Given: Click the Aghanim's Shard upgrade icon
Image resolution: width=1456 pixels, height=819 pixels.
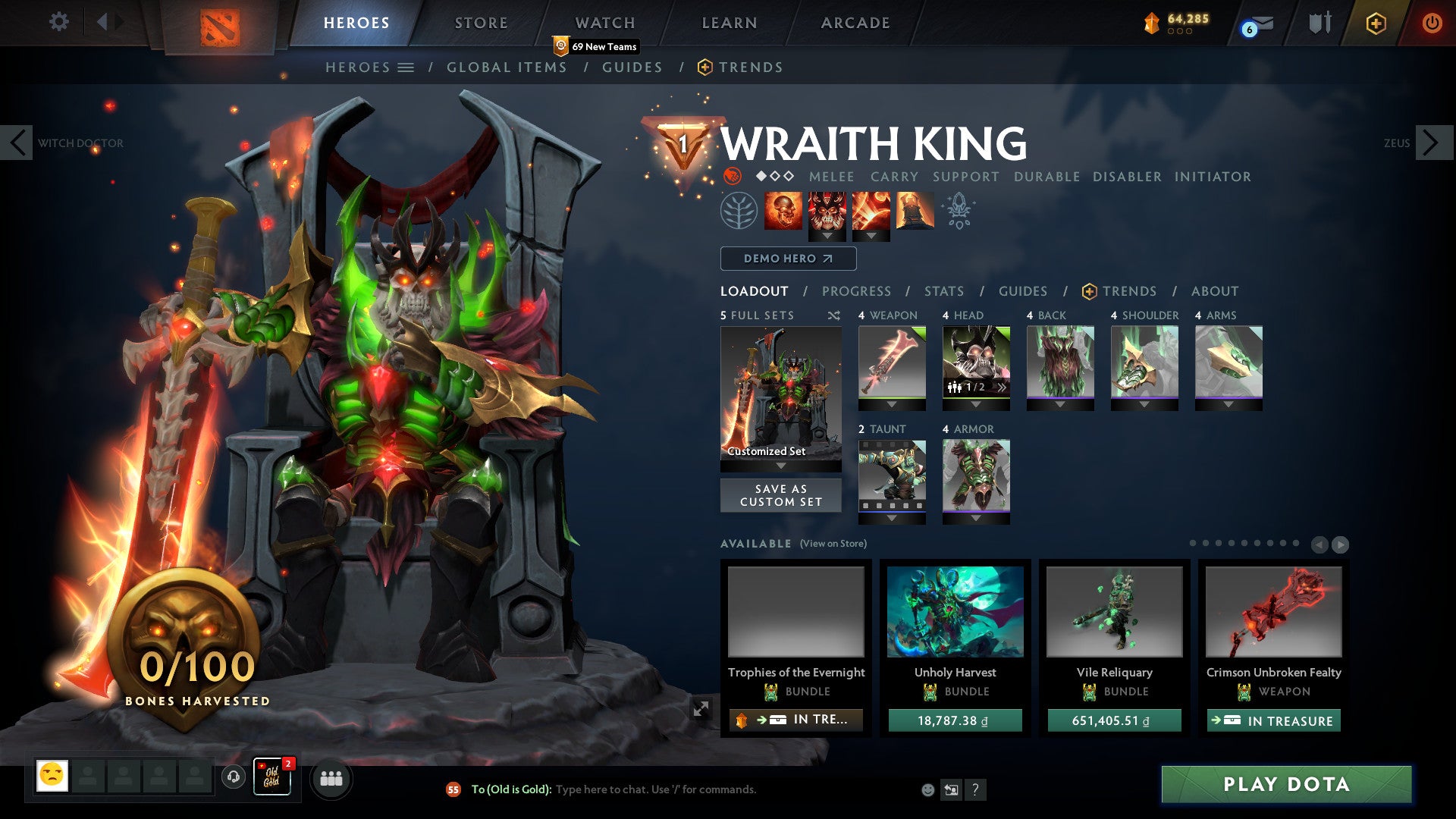Looking at the screenshot, I should coord(957,210).
